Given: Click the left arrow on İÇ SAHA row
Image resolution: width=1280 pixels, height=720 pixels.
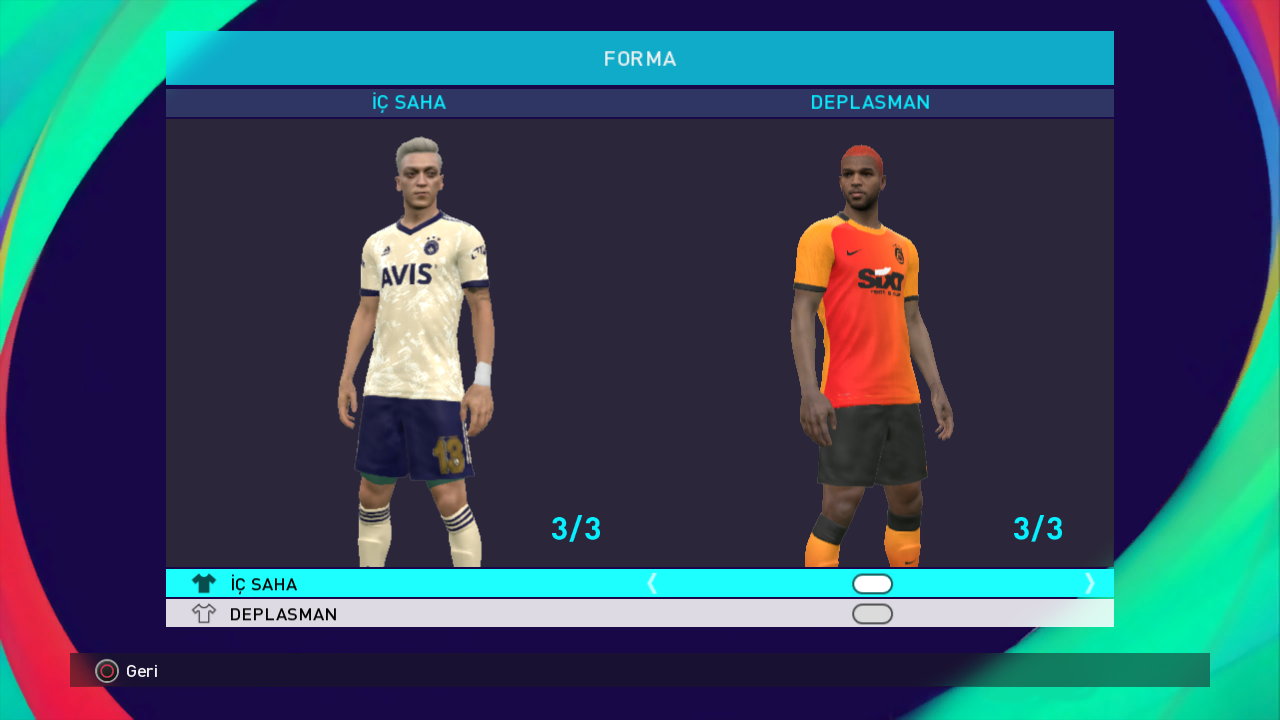Looking at the screenshot, I should [x=652, y=583].
